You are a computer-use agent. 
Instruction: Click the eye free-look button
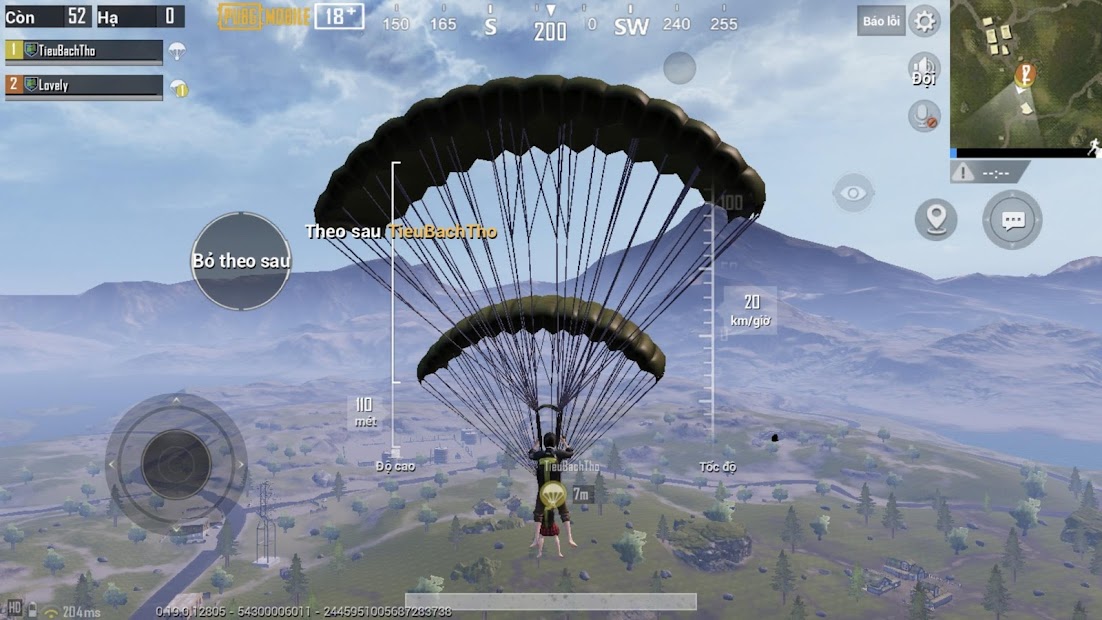click(853, 193)
